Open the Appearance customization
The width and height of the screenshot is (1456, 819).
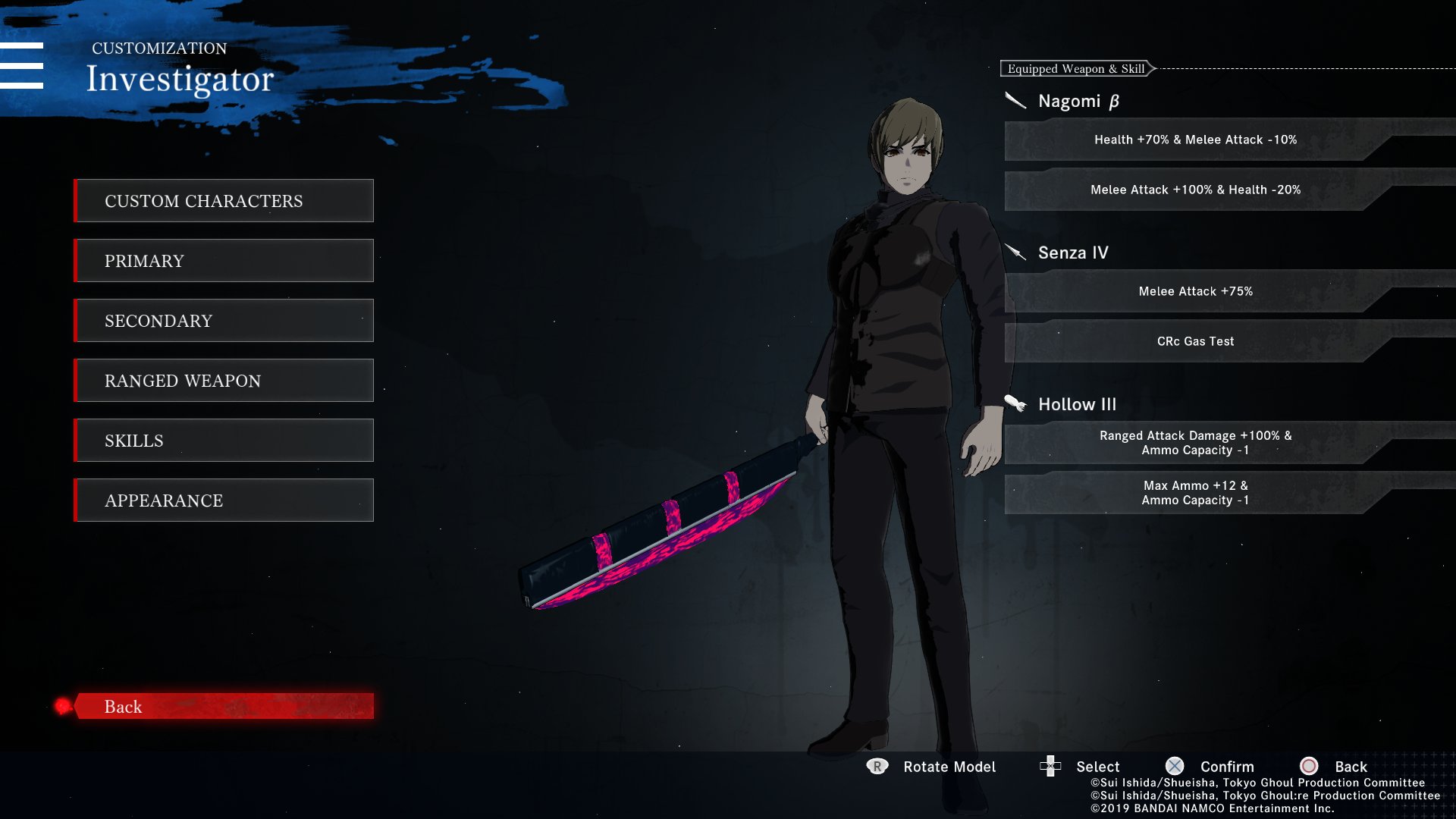point(224,500)
